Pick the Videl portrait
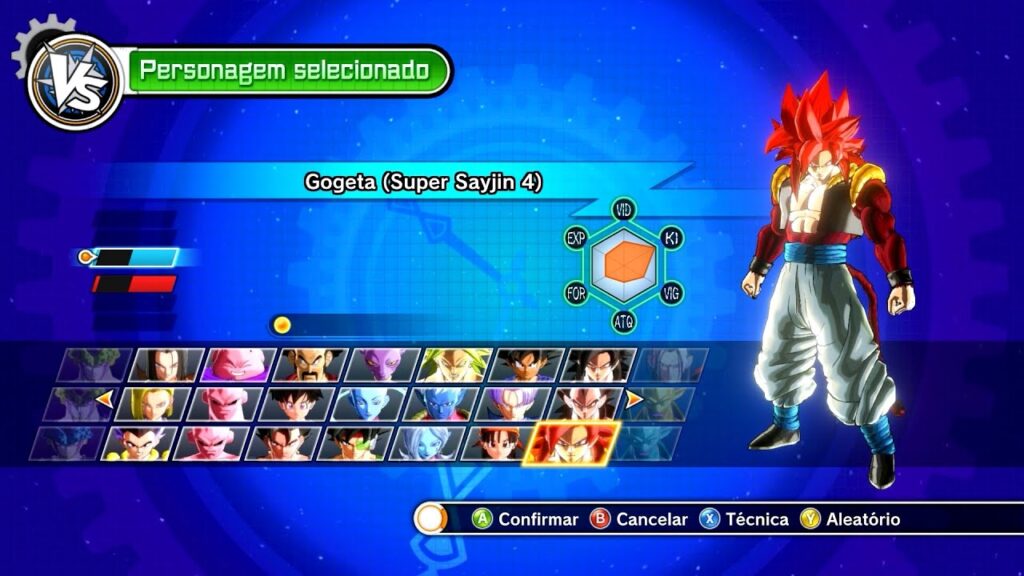The image size is (1024, 576). click(x=297, y=403)
